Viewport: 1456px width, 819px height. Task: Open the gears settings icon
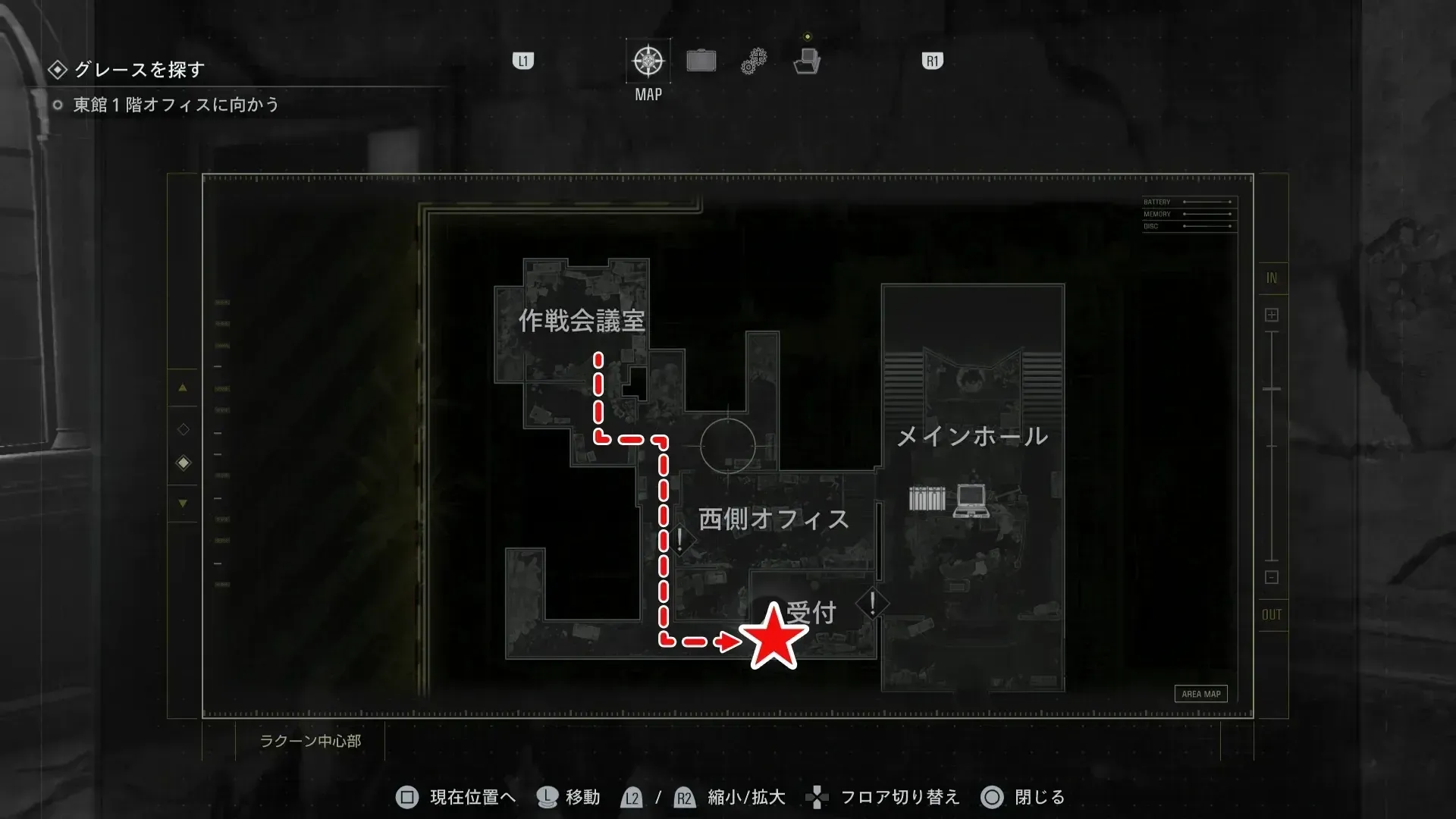[x=753, y=61]
